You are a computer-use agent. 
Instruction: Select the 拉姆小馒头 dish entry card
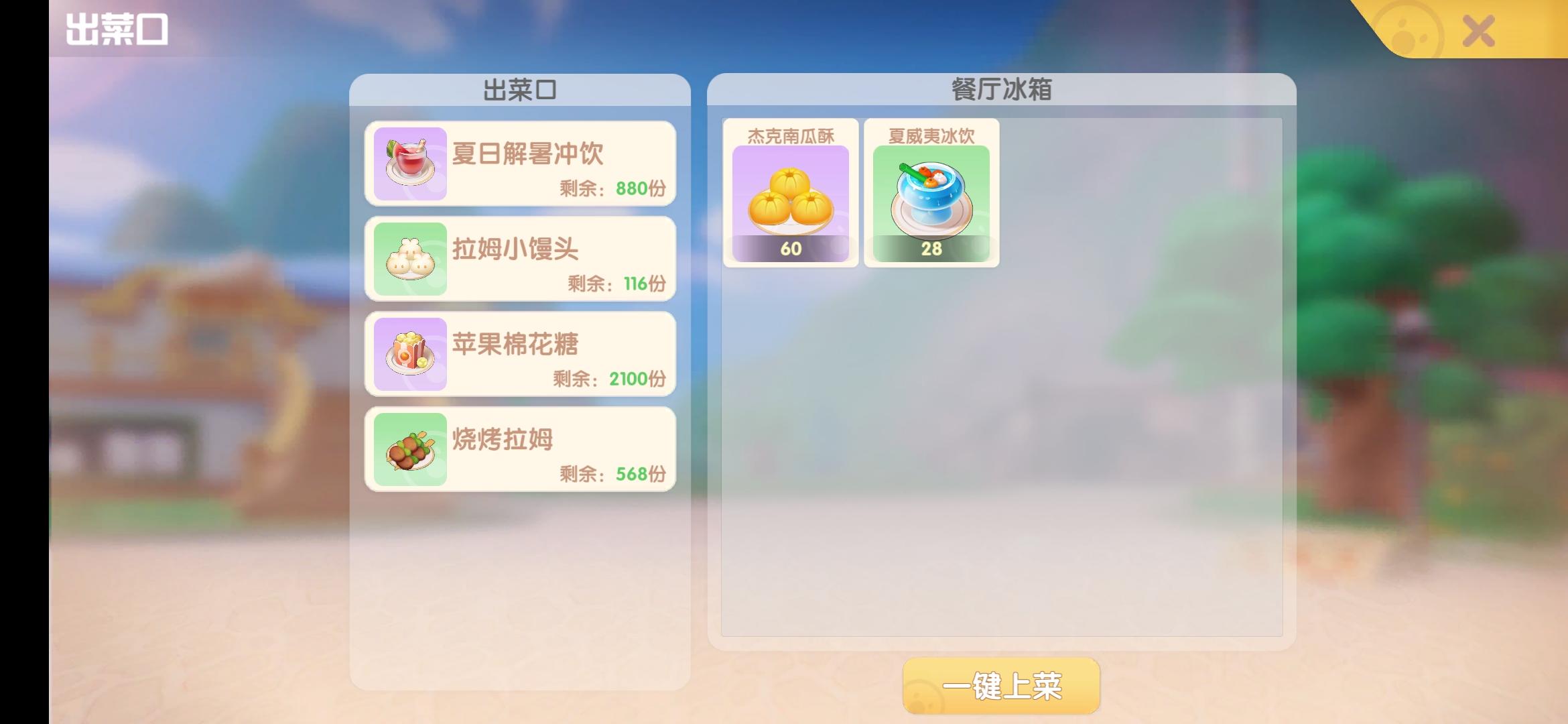[518, 258]
